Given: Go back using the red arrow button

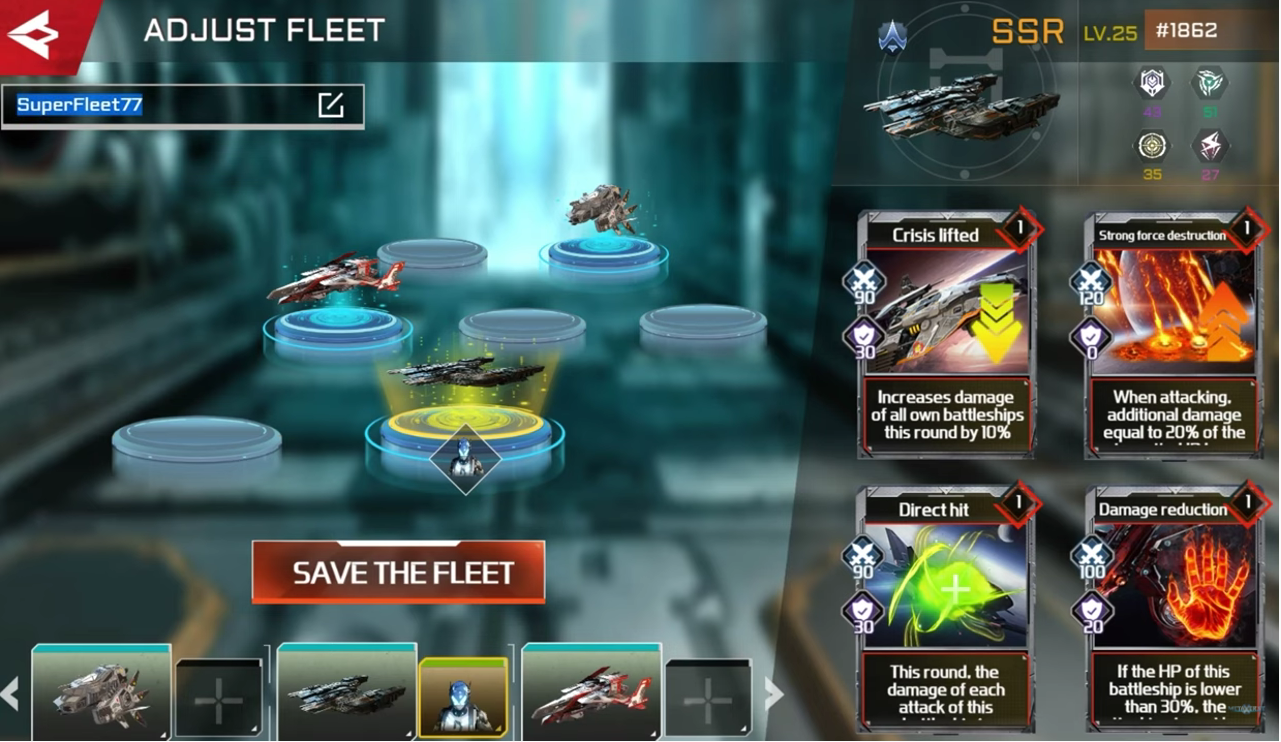Looking at the screenshot, I should tap(36, 35).
